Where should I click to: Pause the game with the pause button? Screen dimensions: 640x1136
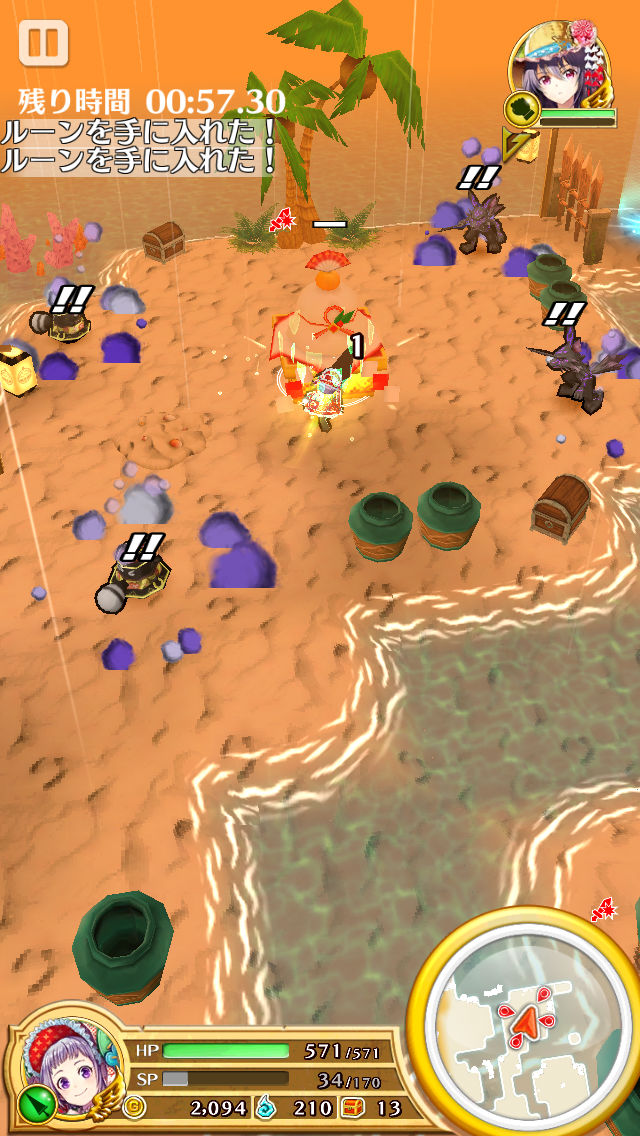(x=43, y=45)
